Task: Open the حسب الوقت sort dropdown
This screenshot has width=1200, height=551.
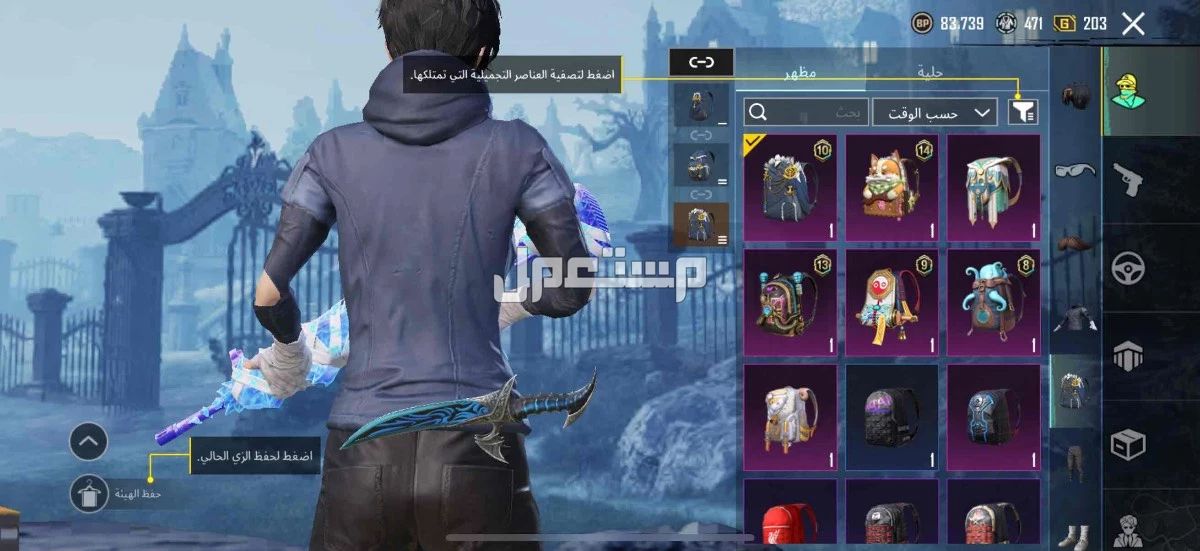Action: 934,112
